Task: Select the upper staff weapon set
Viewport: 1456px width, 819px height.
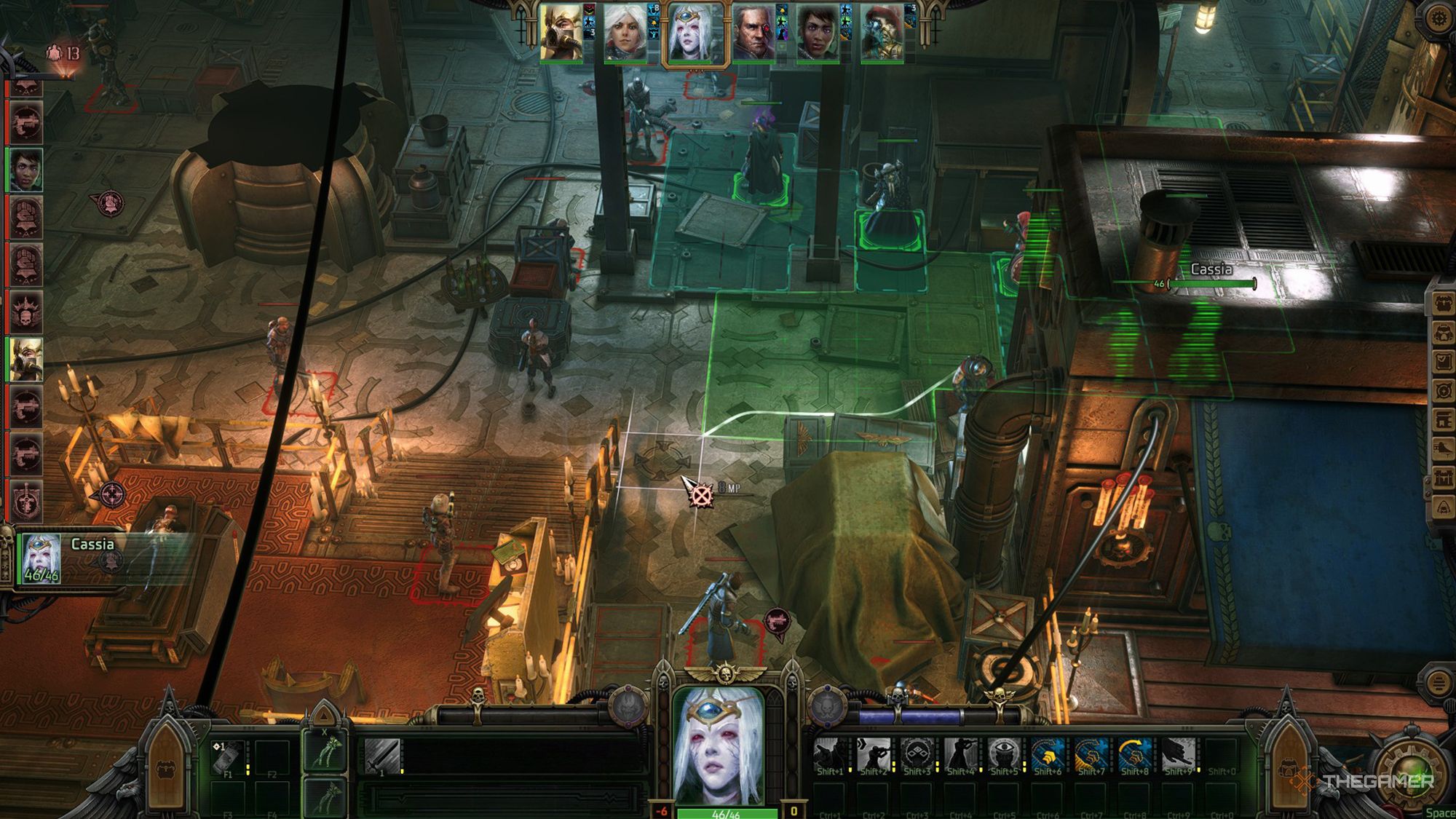Action: (325, 750)
